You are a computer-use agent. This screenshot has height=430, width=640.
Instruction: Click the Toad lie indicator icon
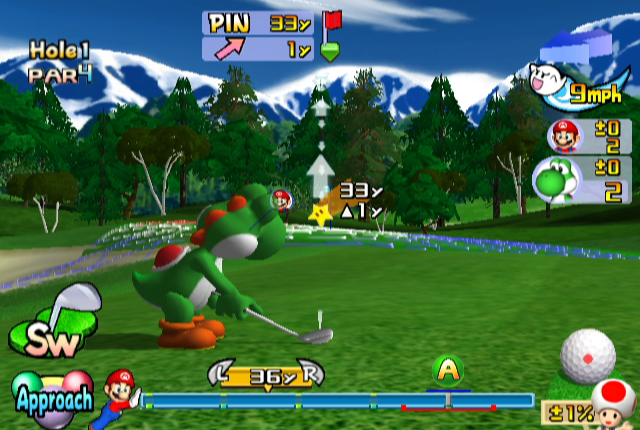point(612,402)
